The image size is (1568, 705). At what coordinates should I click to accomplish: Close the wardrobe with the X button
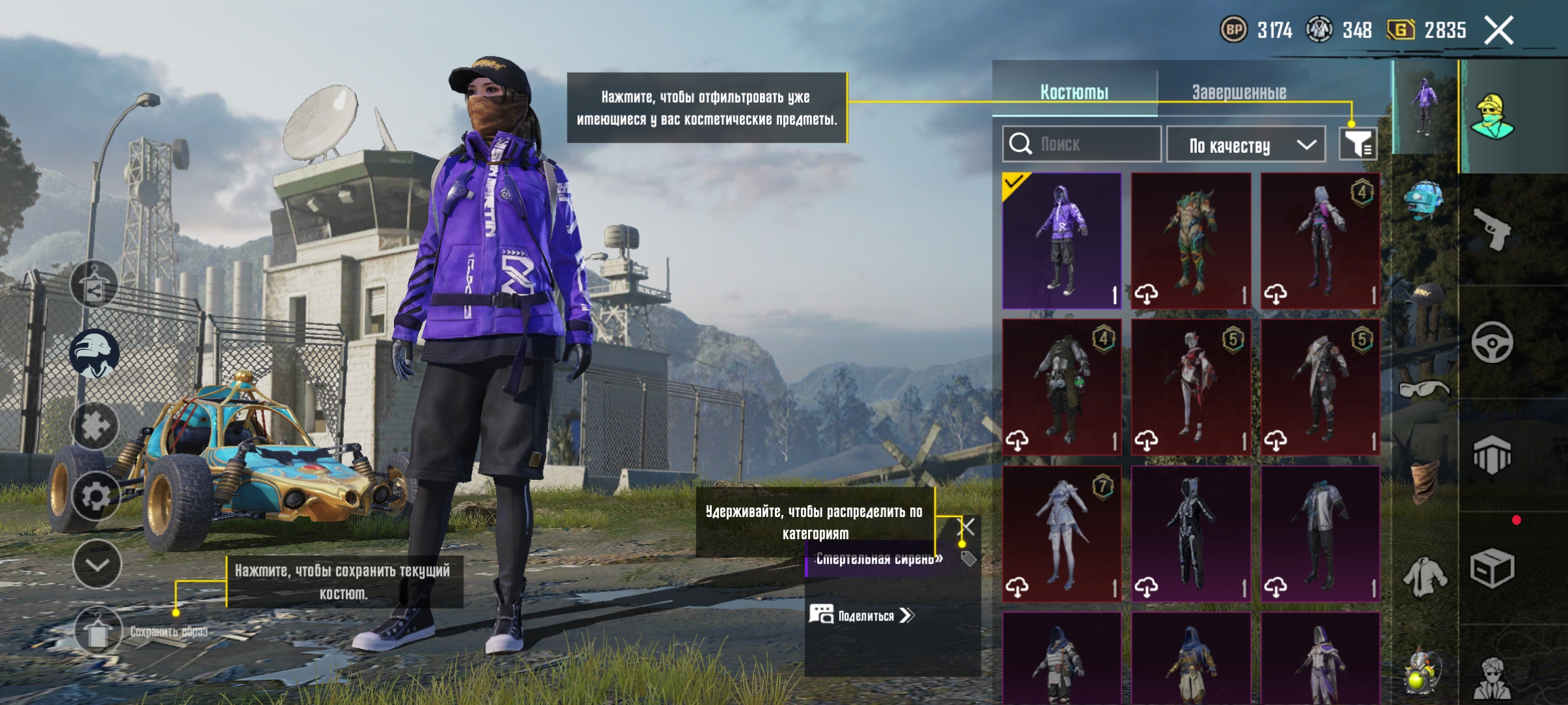click(1499, 31)
